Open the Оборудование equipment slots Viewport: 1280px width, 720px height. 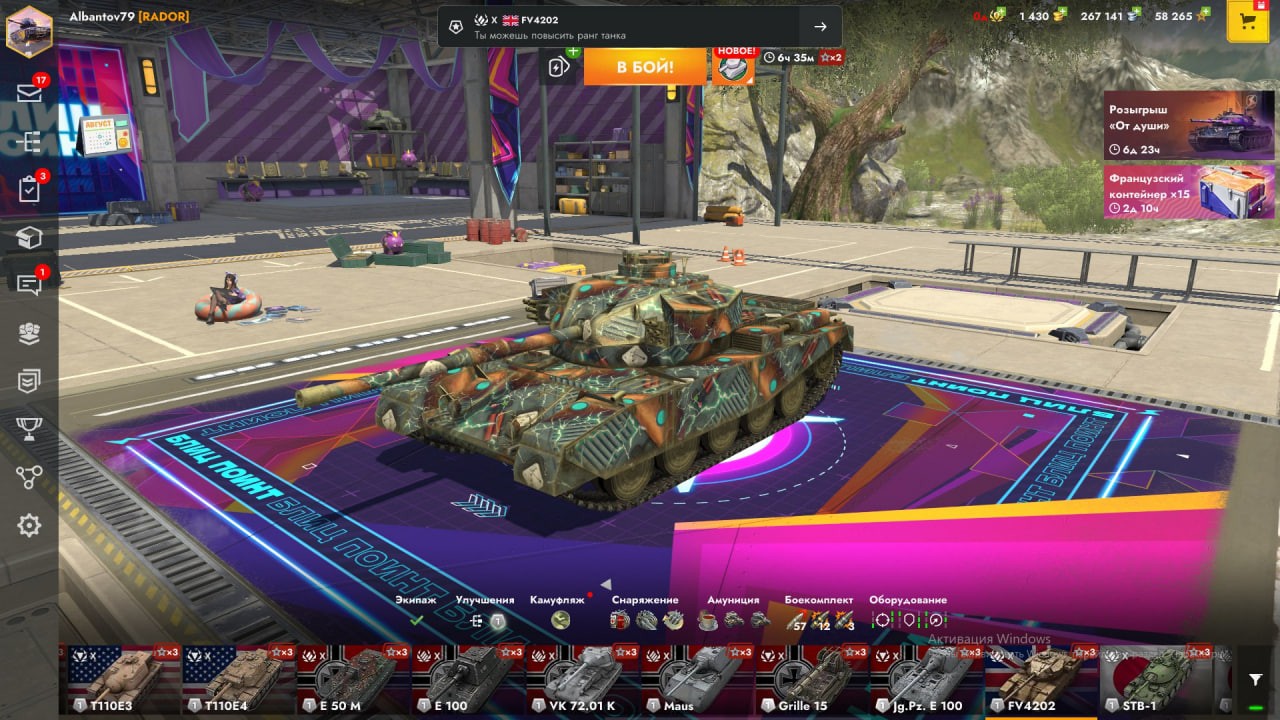pos(908,611)
